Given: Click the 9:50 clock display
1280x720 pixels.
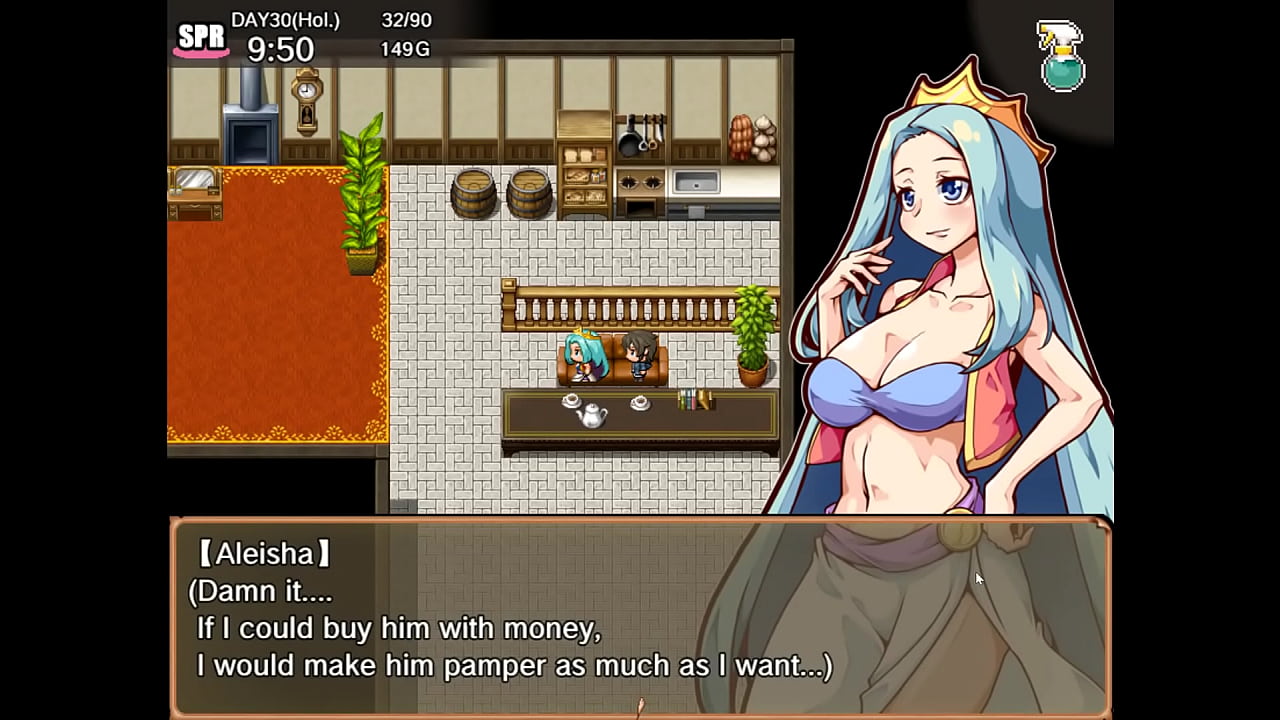Looking at the screenshot, I should point(281,48).
